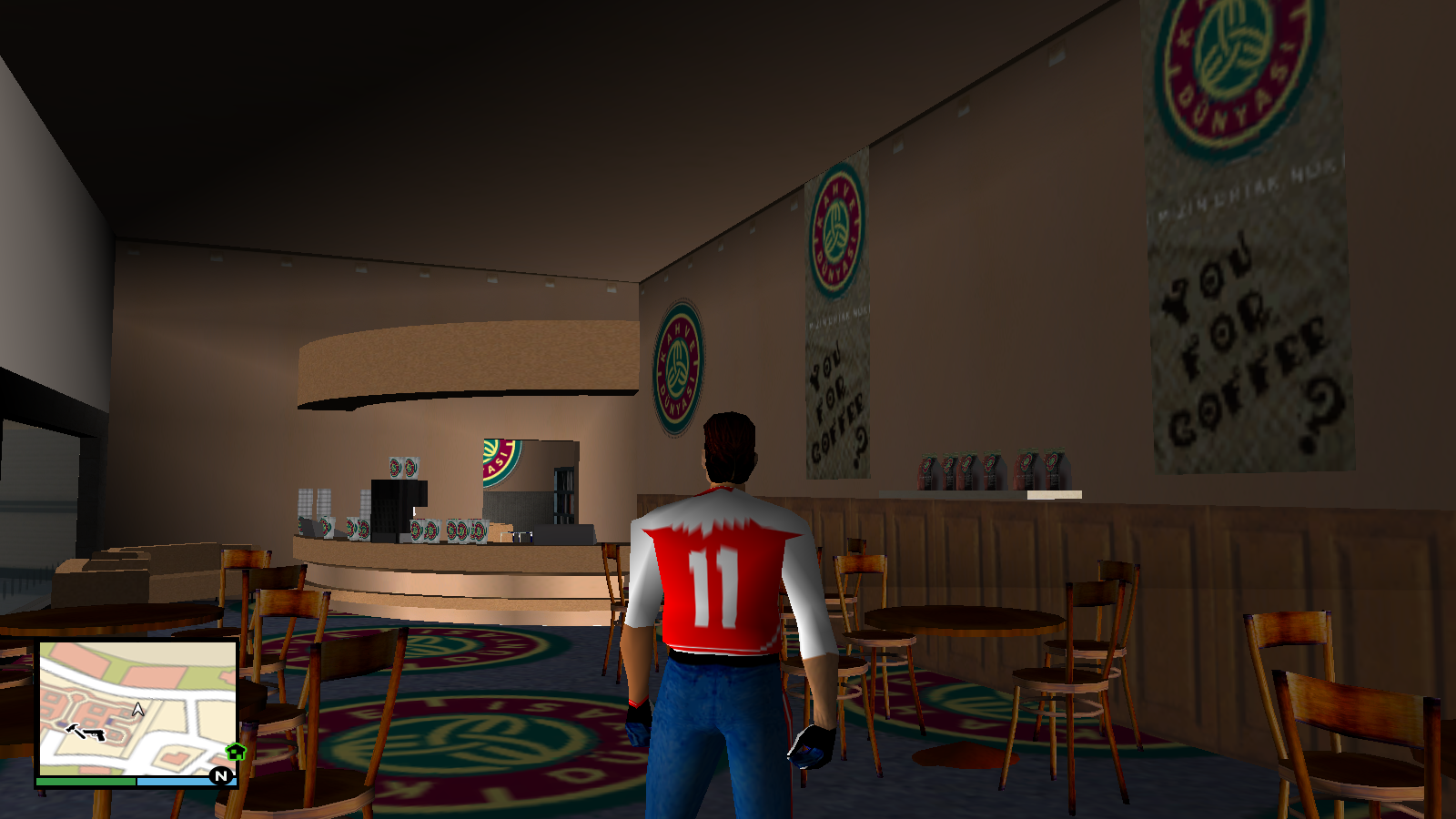The height and width of the screenshot is (819, 1456).
Task: Click the player character wearing jersey number 11
Action: point(718,582)
